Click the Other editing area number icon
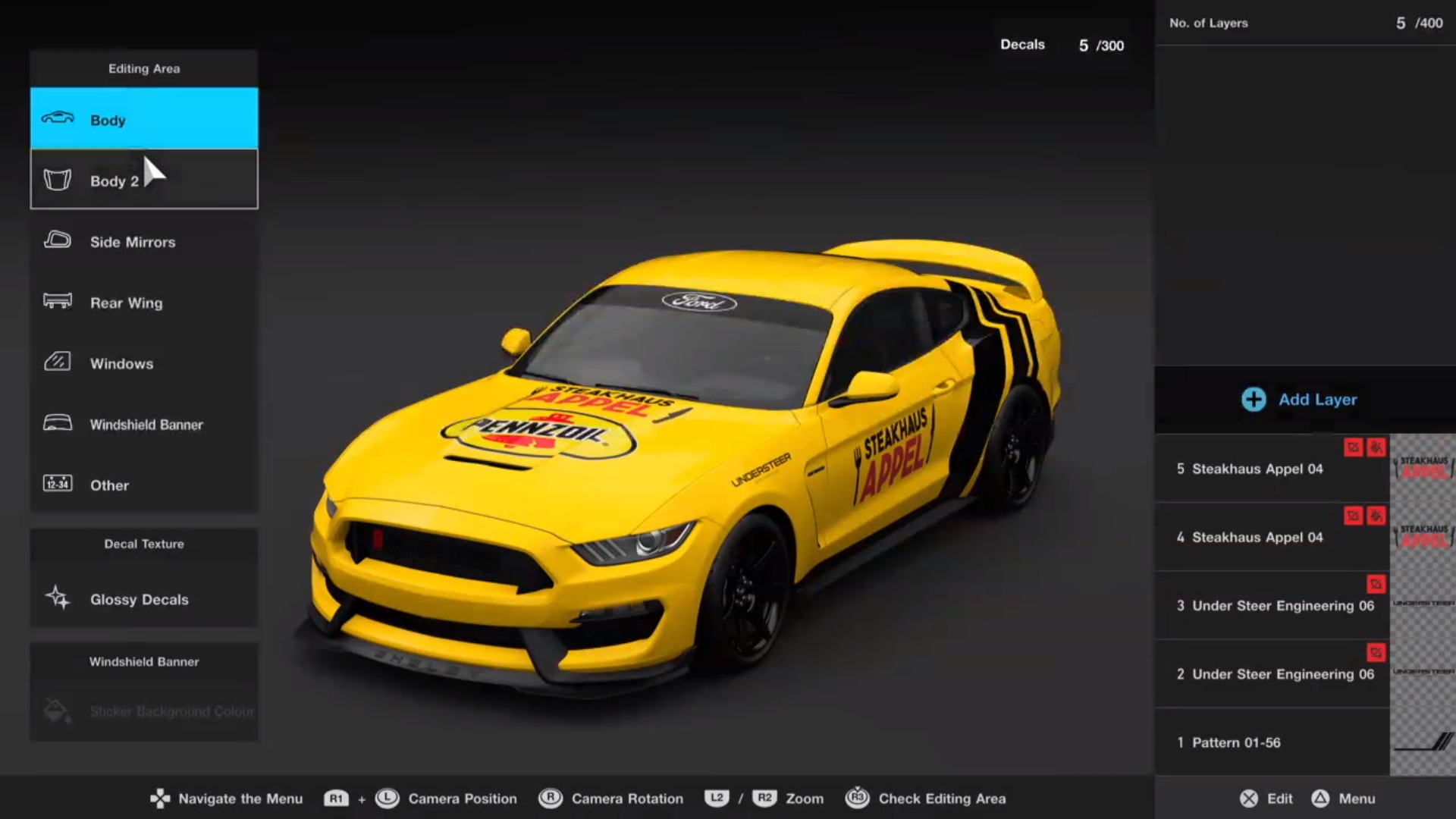This screenshot has width=1456, height=819. click(x=57, y=485)
